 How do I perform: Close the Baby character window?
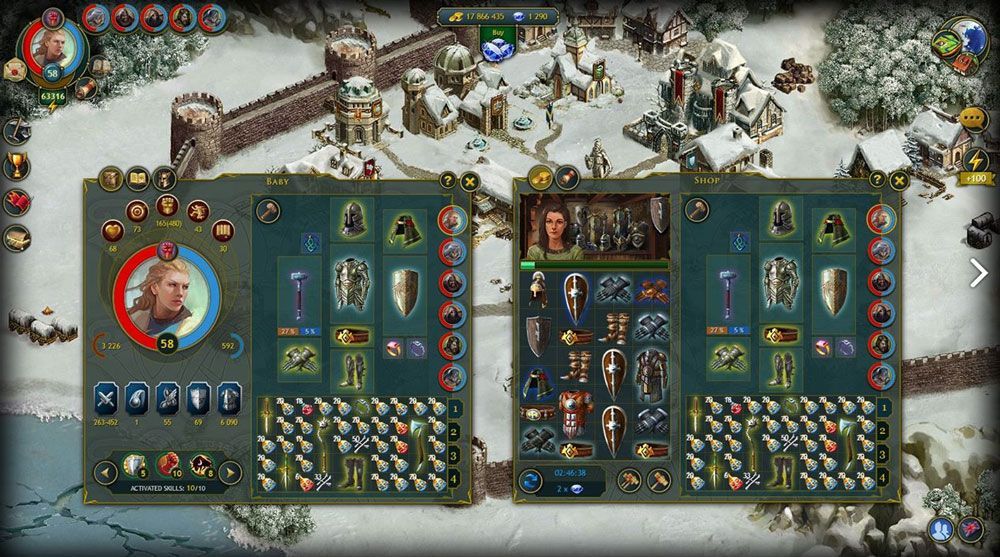coord(470,181)
